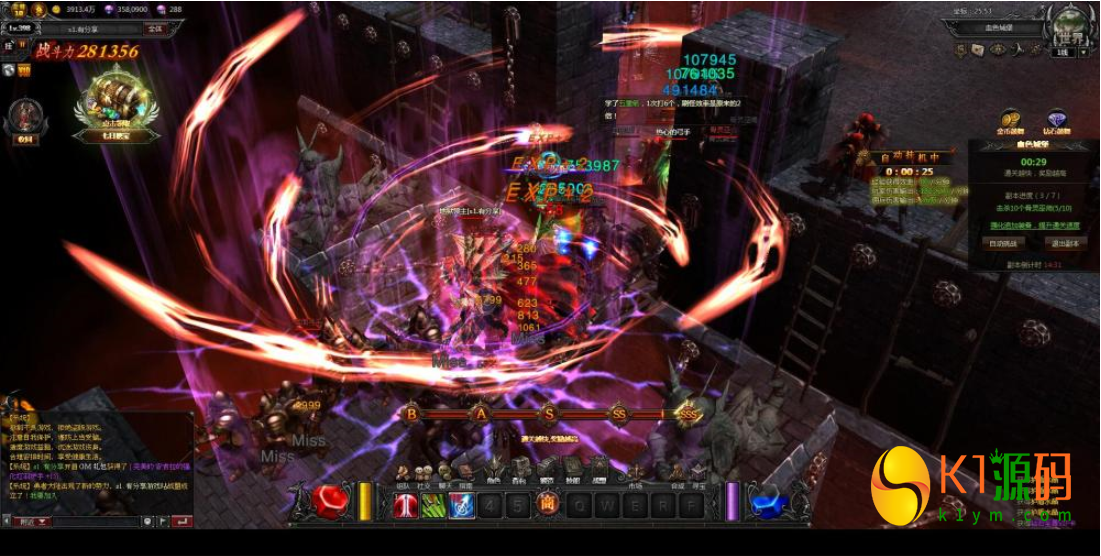Select the 钻石鼓舞 diamond inspire icon
1101x556 pixels.
1056,122
